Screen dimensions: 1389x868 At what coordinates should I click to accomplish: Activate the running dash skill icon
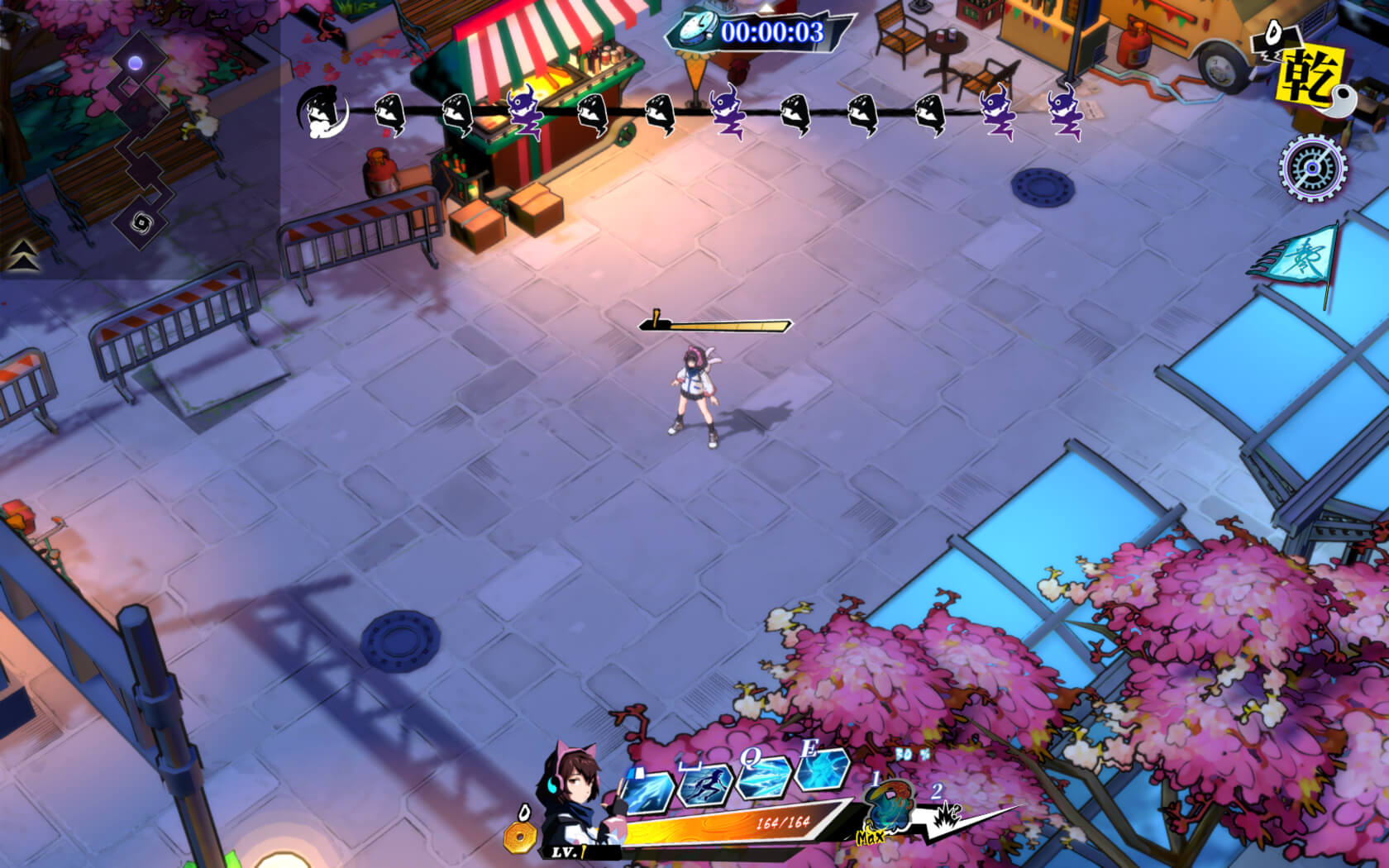point(706,783)
